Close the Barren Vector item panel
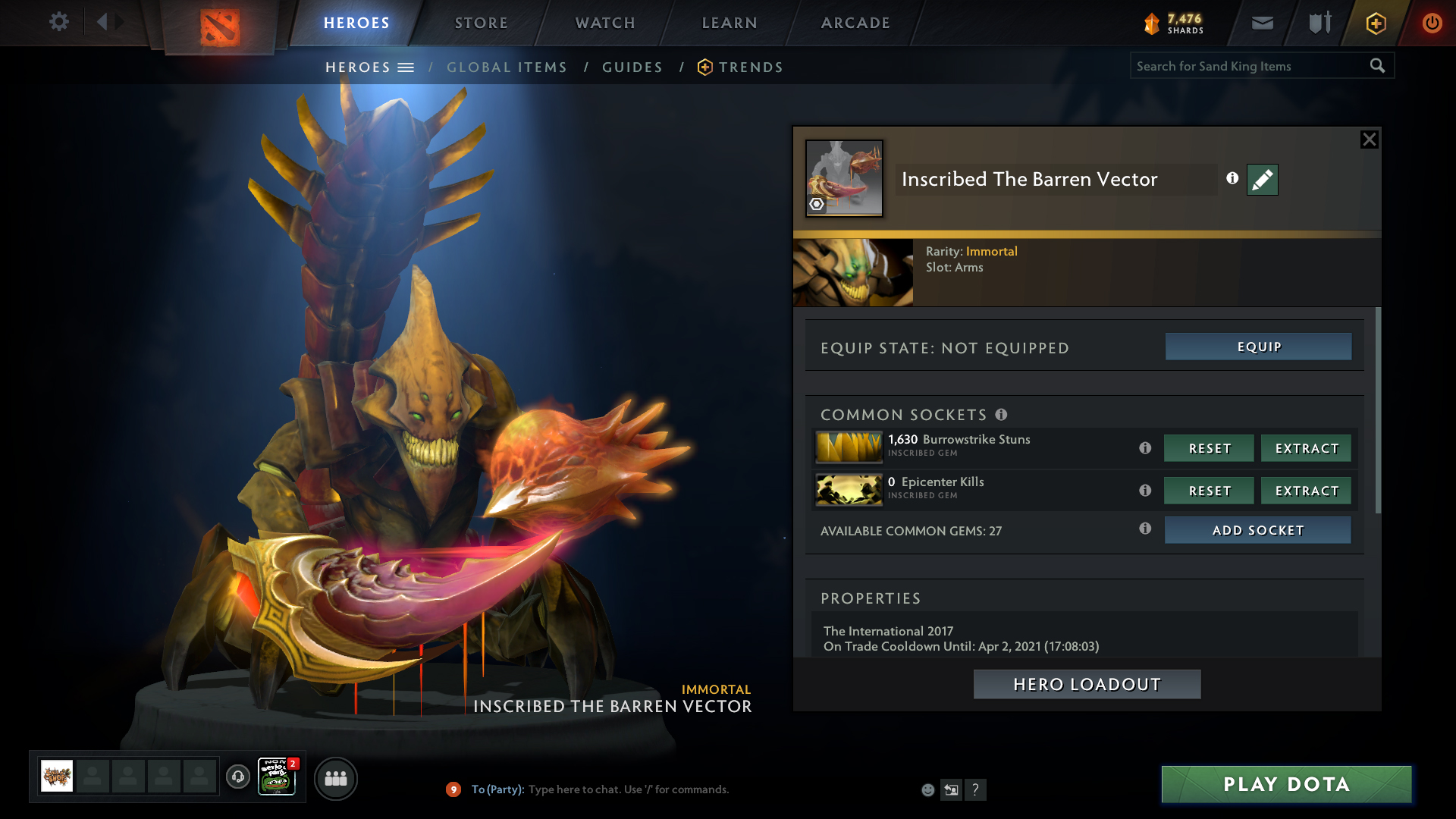 pos(1369,140)
